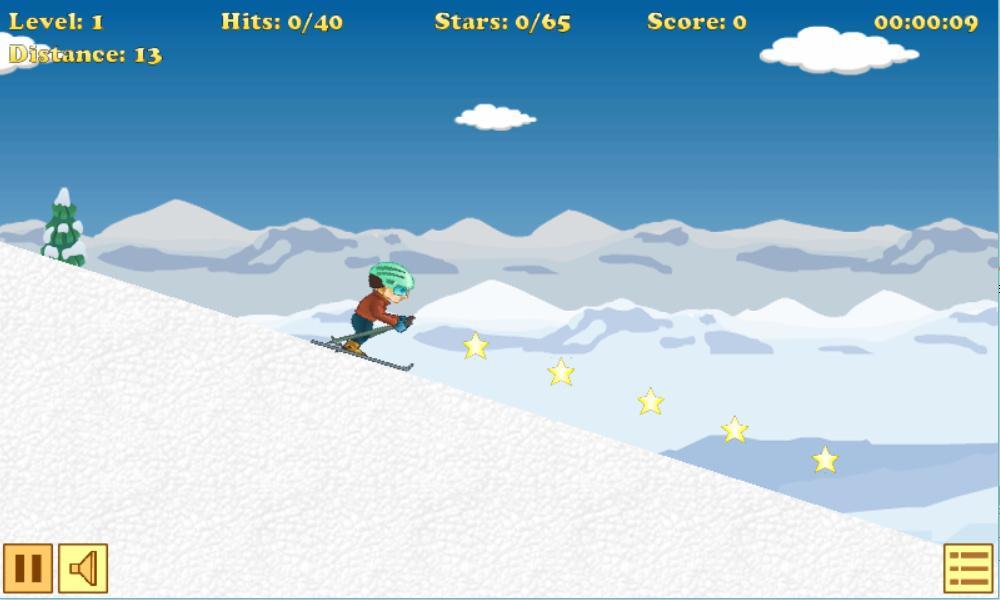Screen dimensions: 1000x600
Task: Pause the game with the pause button
Action: 28,568
